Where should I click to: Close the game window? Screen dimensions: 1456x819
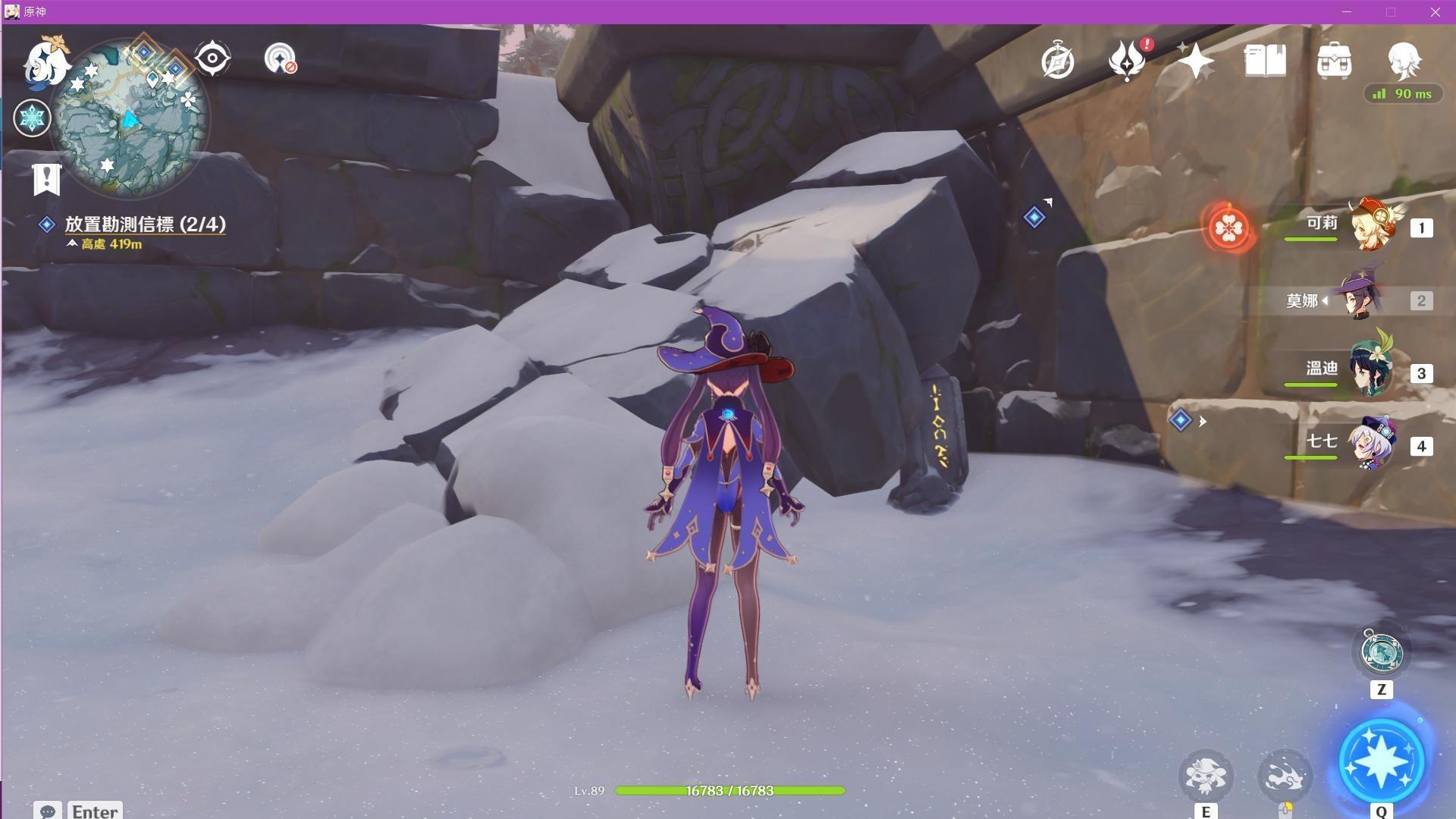click(1435, 12)
